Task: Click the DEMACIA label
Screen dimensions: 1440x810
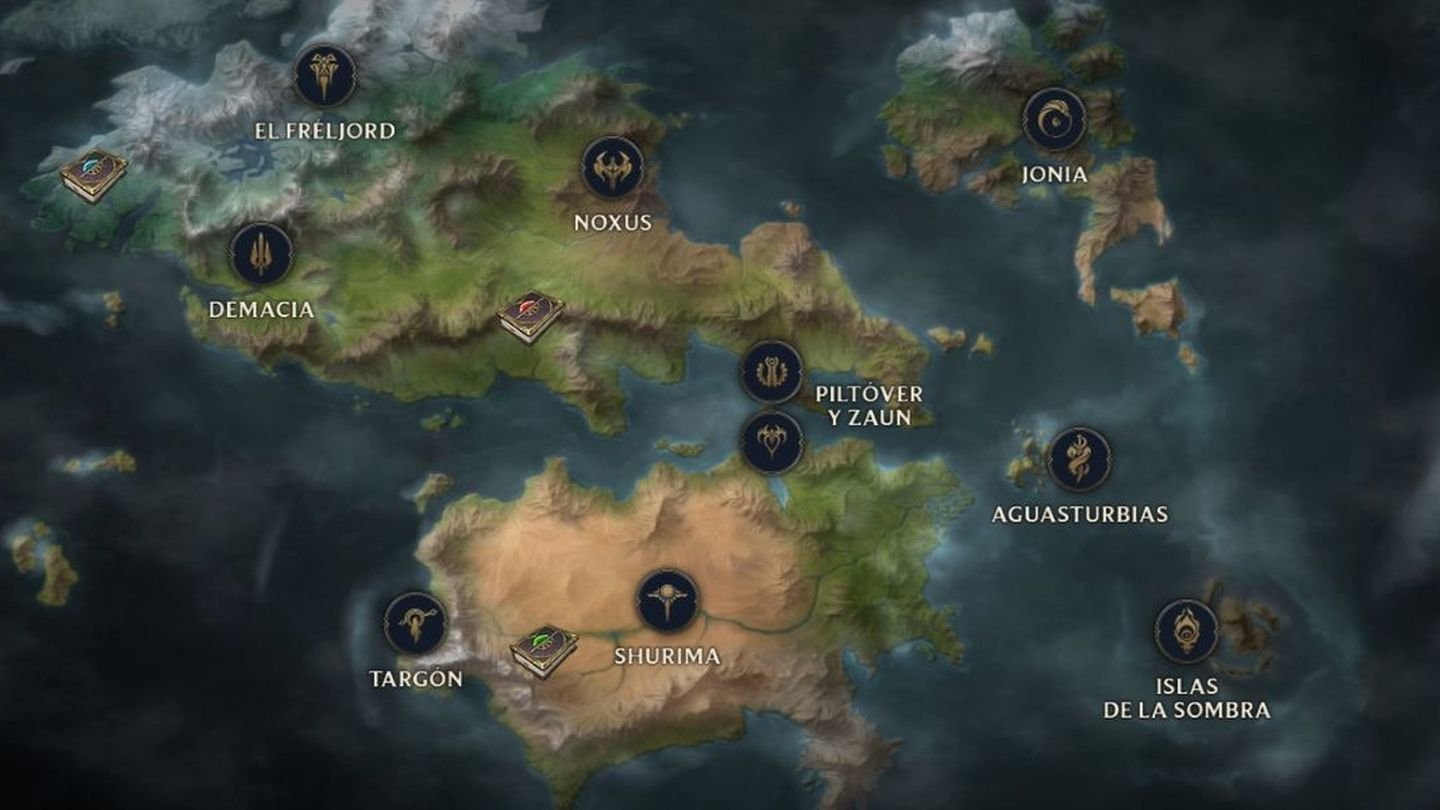Action: click(x=261, y=311)
